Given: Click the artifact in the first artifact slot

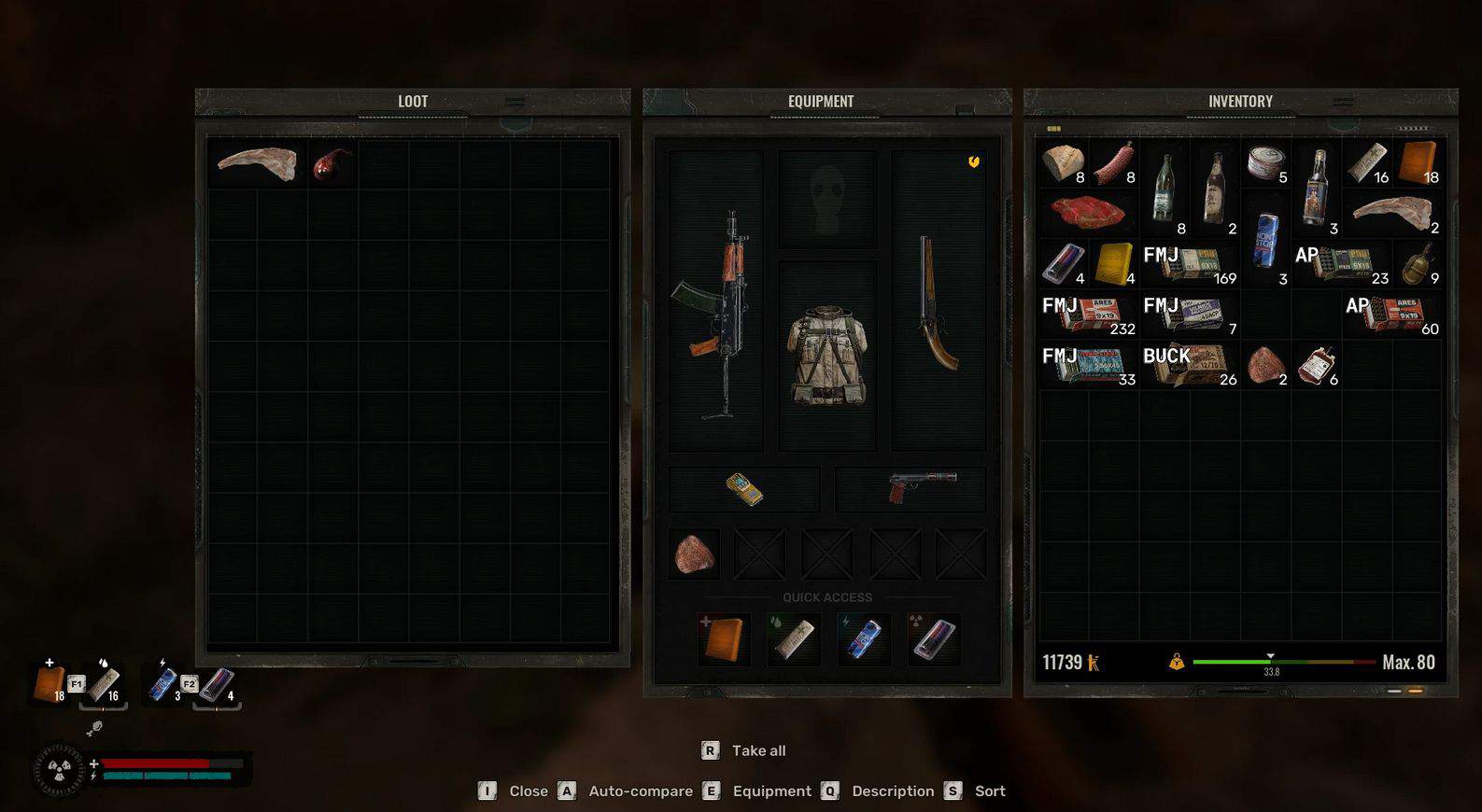Looking at the screenshot, I should (x=694, y=554).
